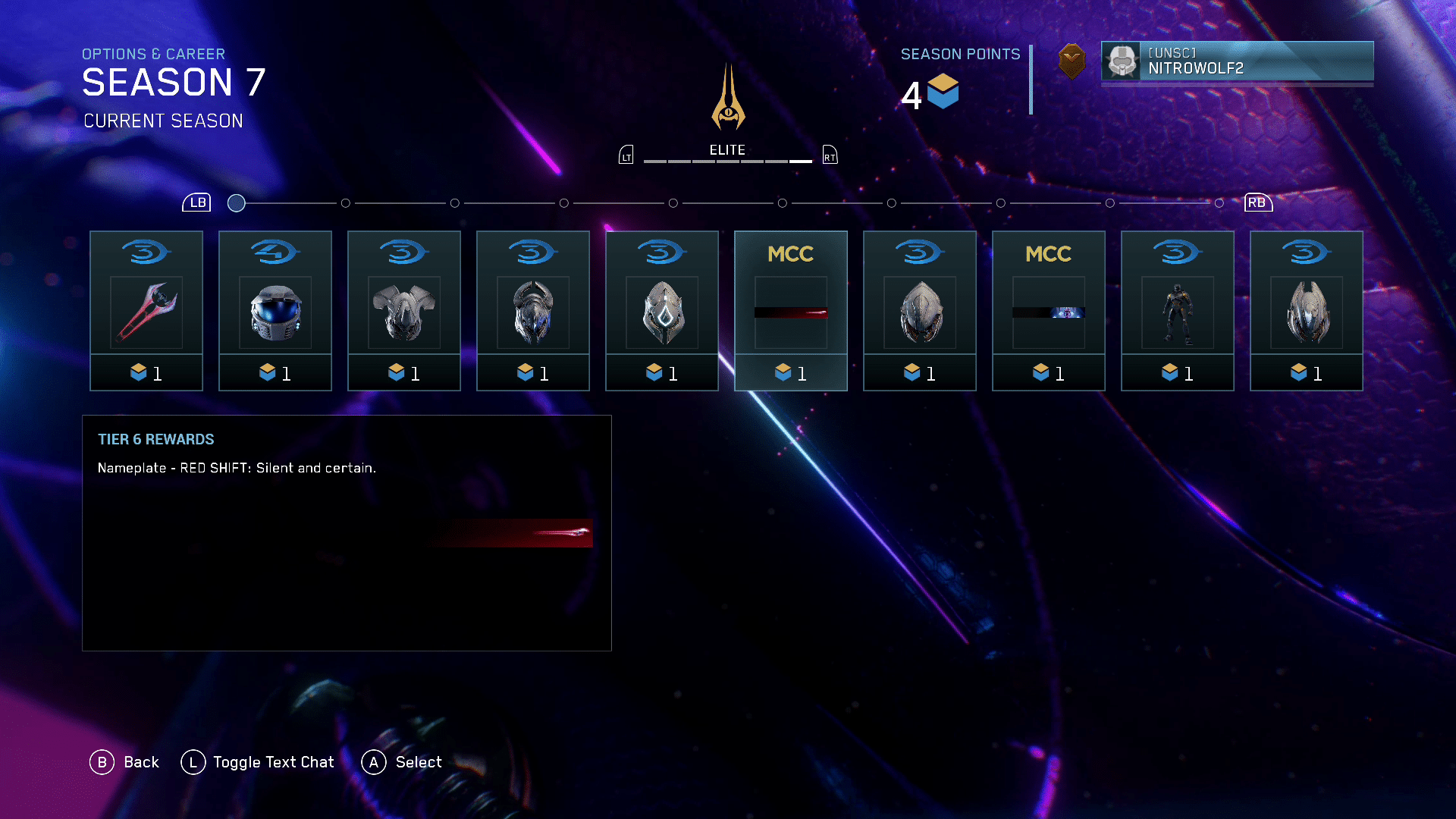This screenshot has height=819, width=1456.
Task: Pick the full-body Elite armor reward tile
Action: point(1178,311)
